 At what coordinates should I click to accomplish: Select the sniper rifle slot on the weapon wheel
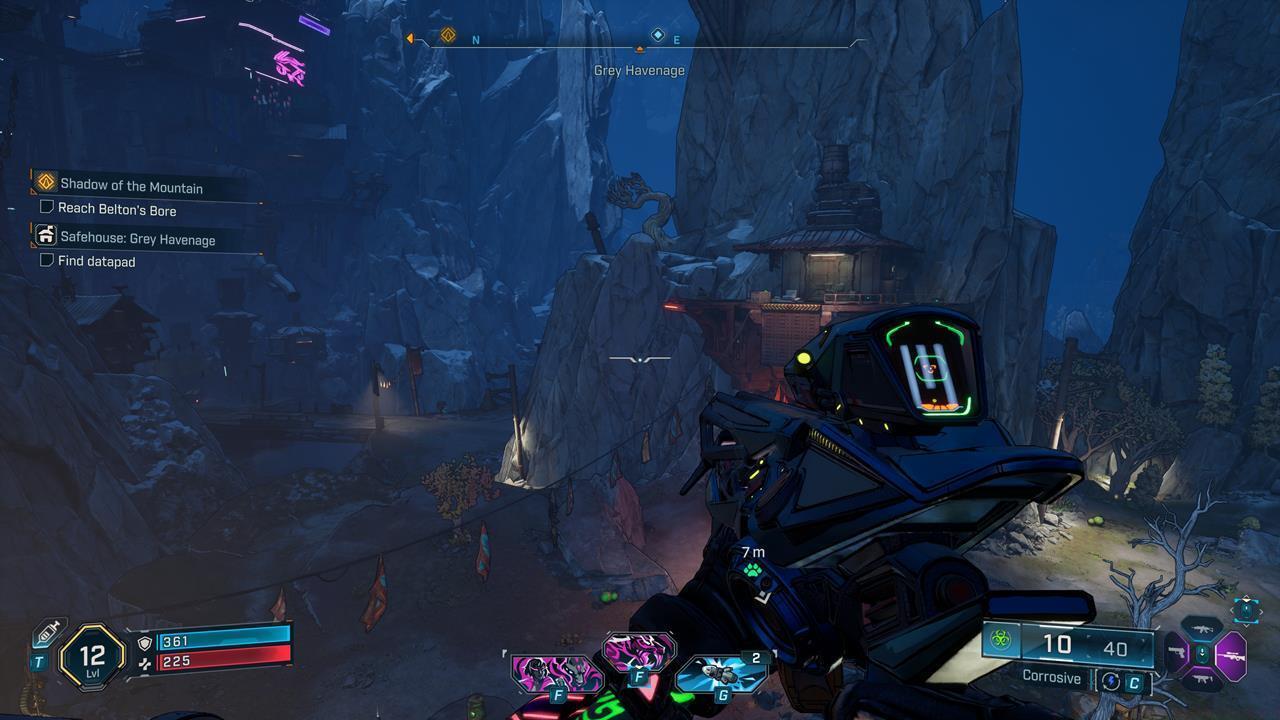click(x=1233, y=655)
